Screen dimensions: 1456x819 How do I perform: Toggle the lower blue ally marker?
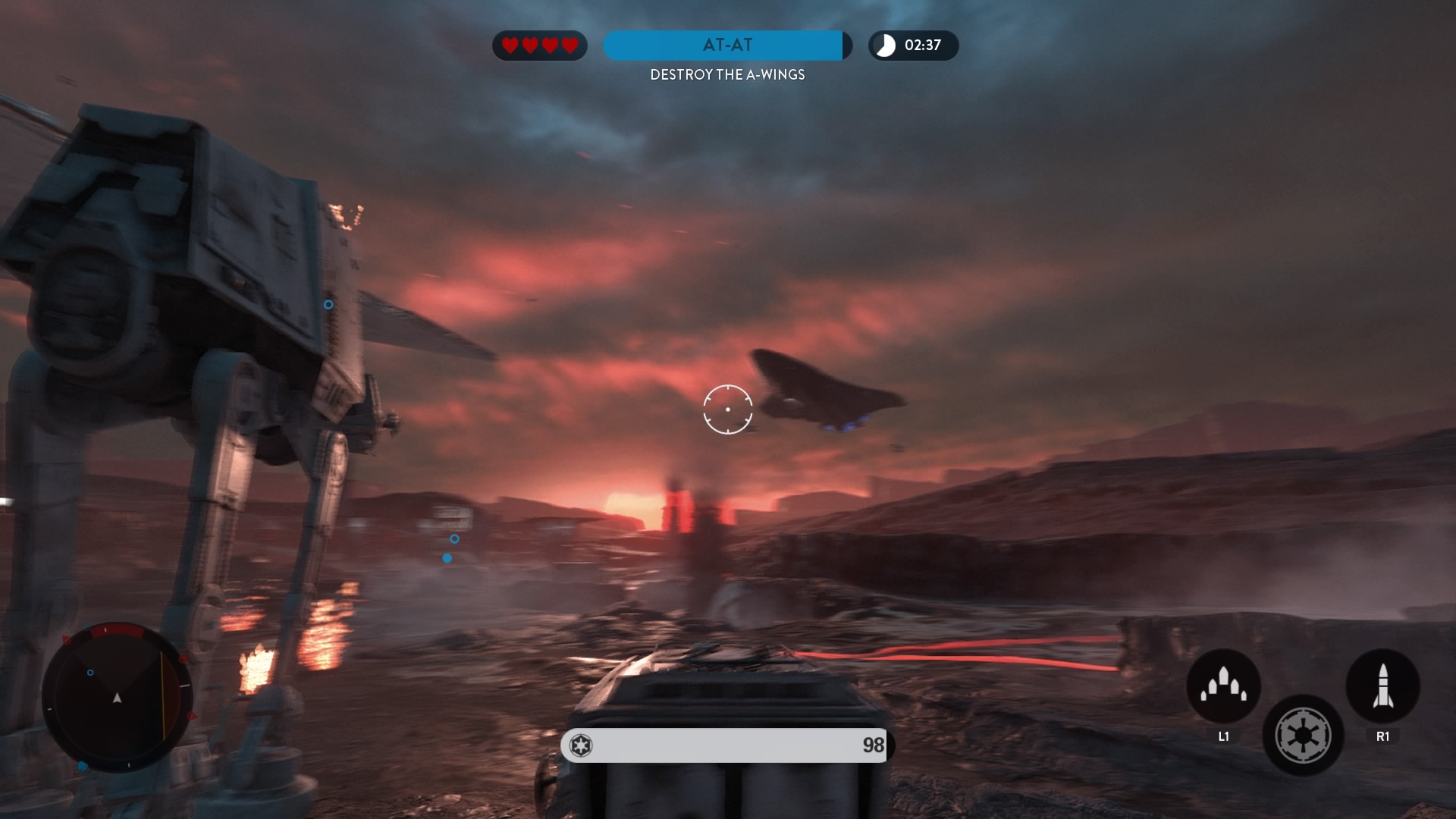pos(447,557)
